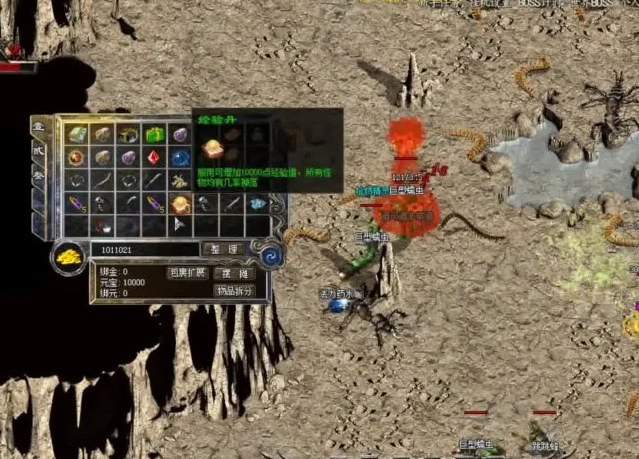The width and height of the screenshot is (639, 459).
Task: Select the 摆摊 stall button
Action: [236, 272]
